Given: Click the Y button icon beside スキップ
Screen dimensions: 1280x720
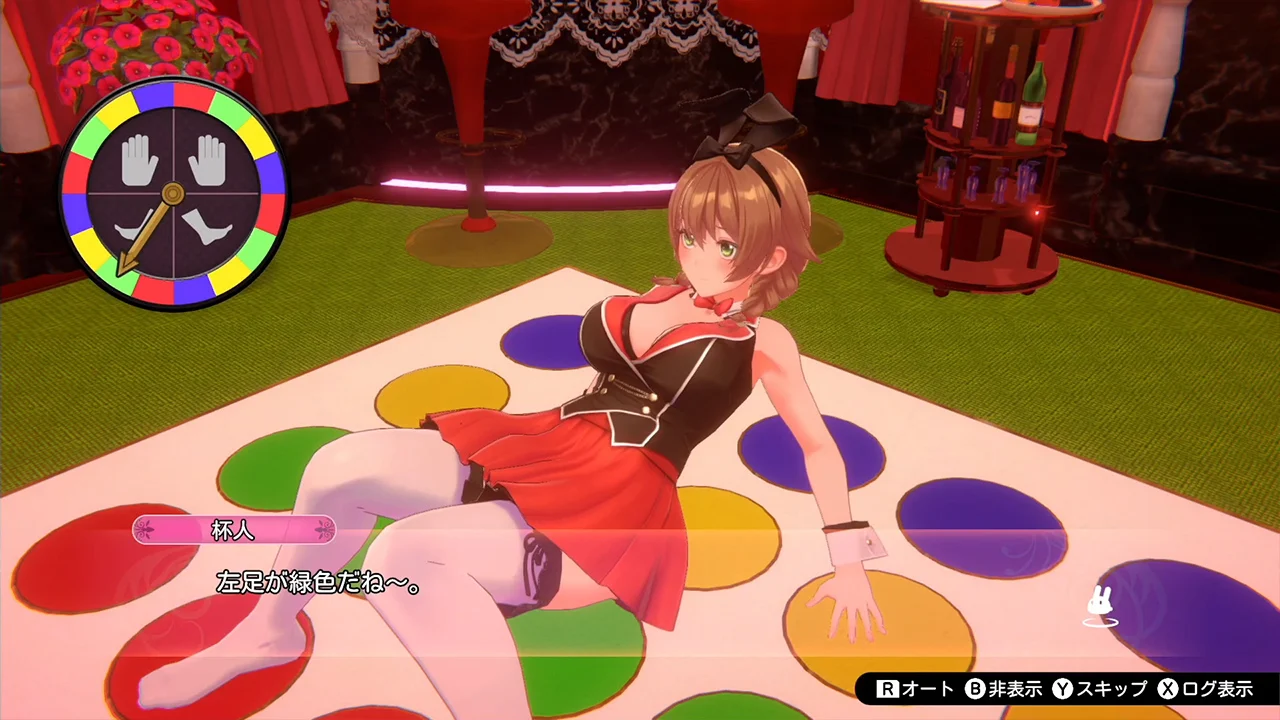Looking at the screenshot, I should click(x=1062, y=689).
